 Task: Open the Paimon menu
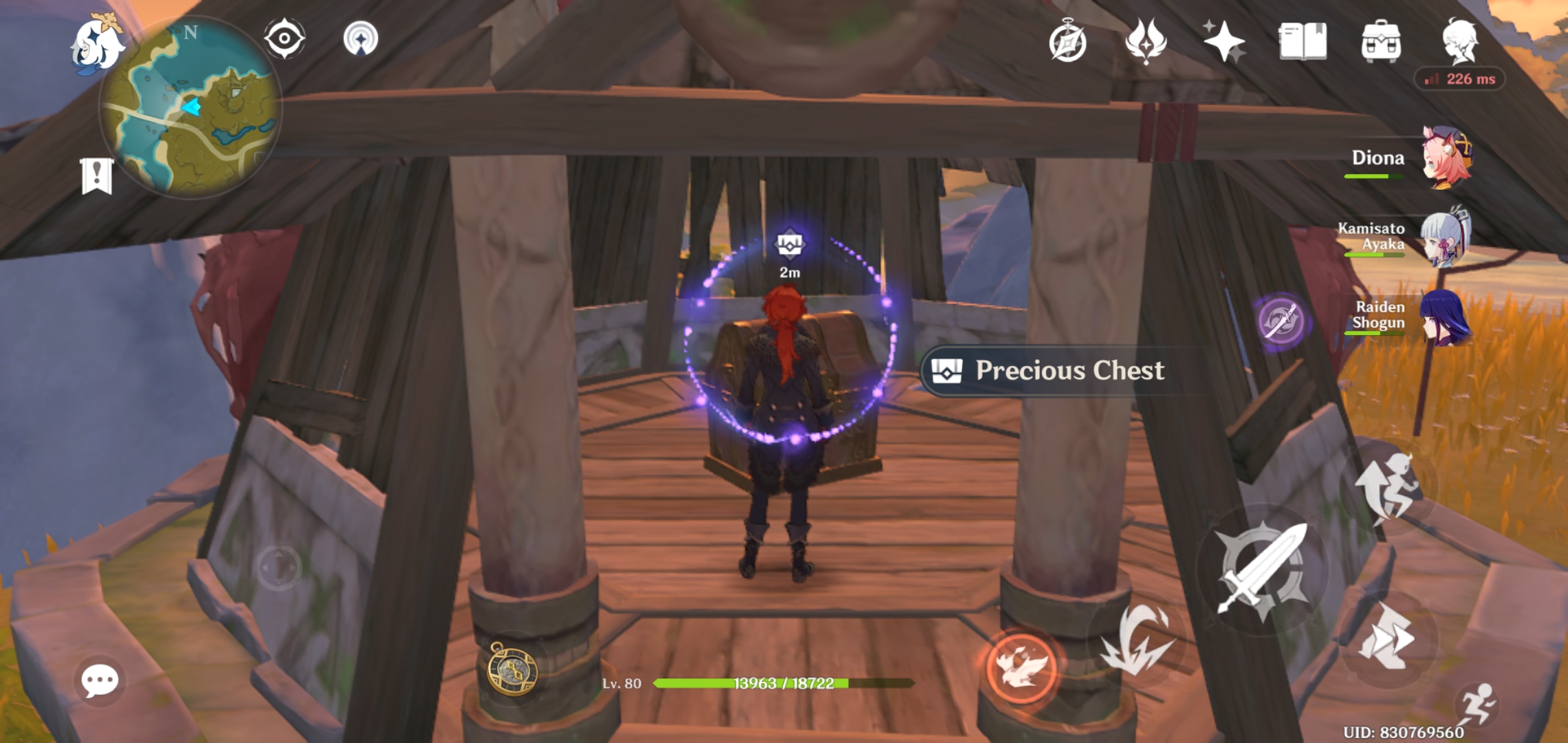96,45
